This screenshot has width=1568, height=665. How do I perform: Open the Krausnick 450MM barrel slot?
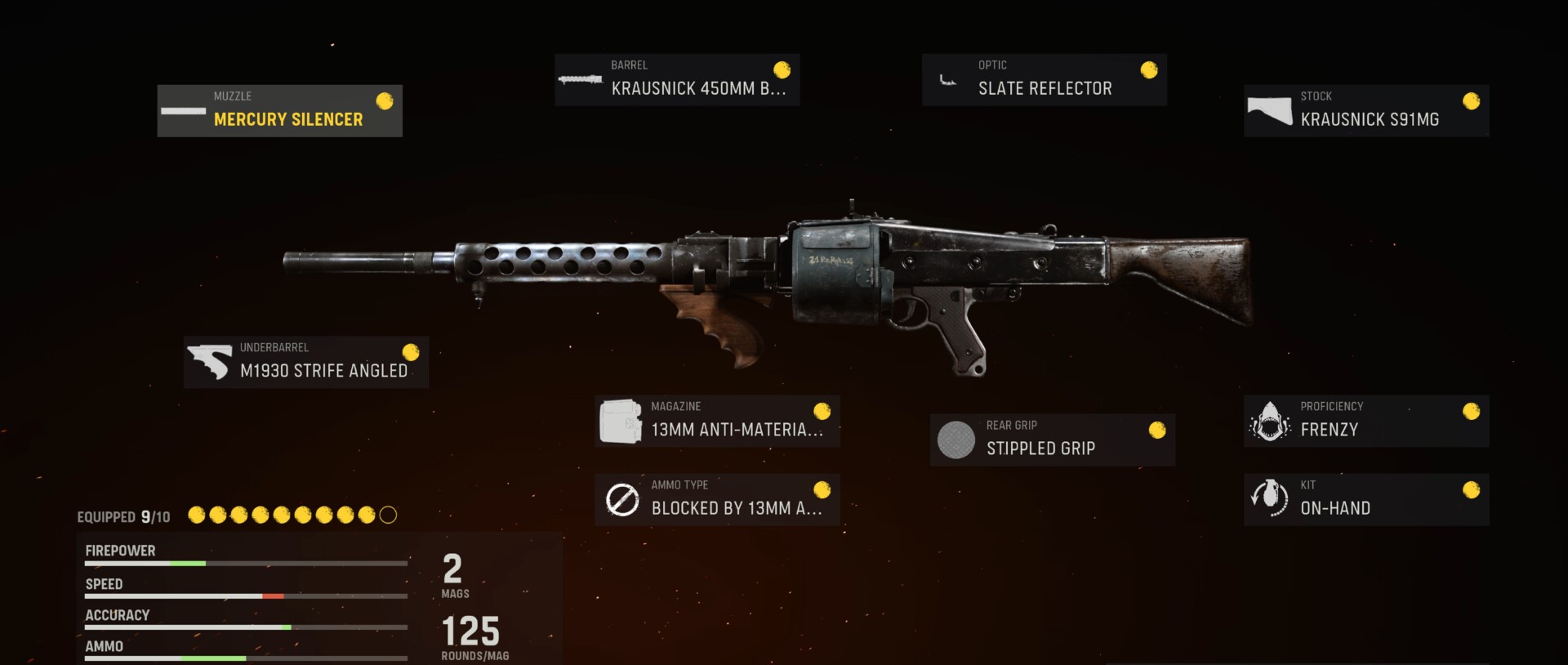coord(676,80)
